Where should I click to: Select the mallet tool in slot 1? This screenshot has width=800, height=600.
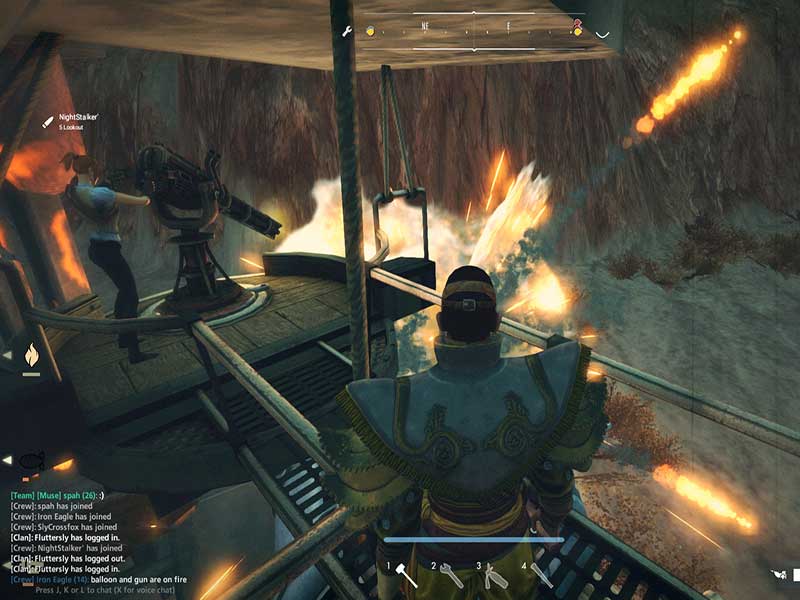[x=407, y=575]
